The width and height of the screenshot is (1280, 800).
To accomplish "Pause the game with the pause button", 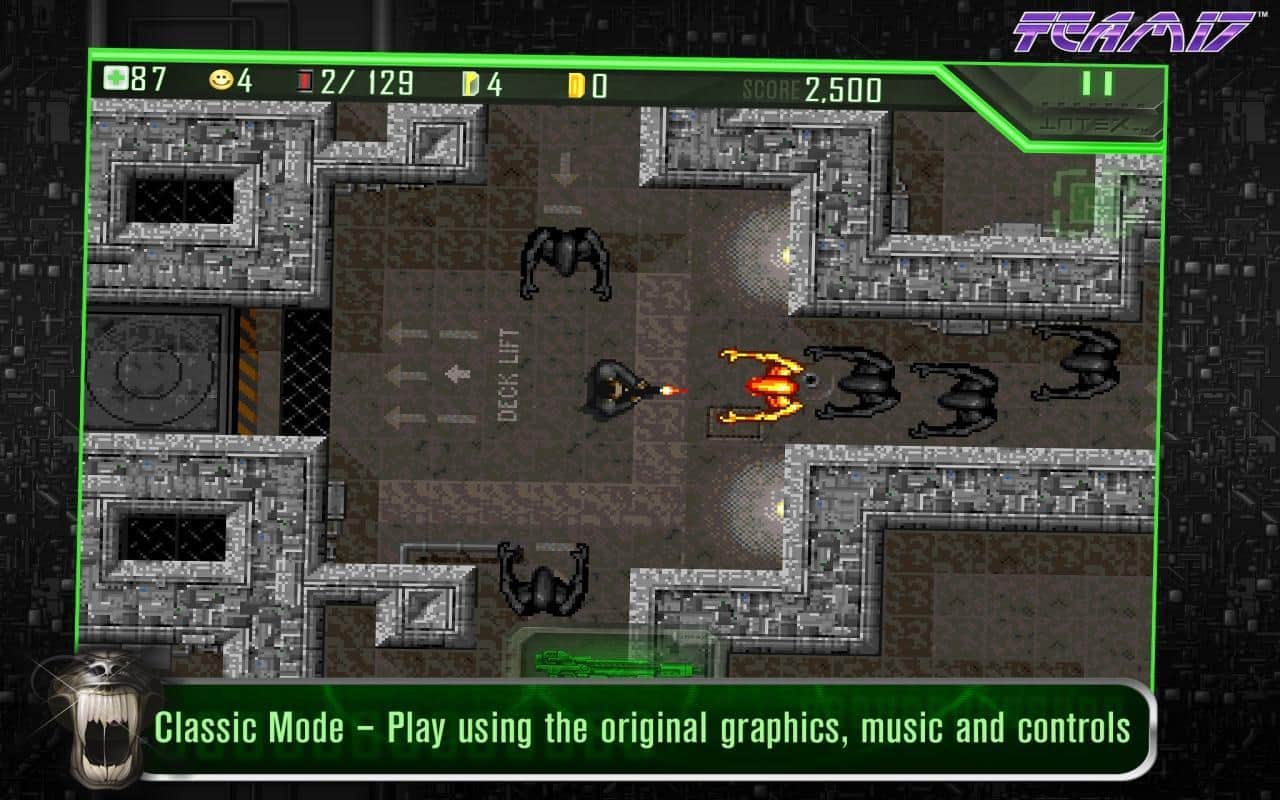I will tap(1097, 83).
